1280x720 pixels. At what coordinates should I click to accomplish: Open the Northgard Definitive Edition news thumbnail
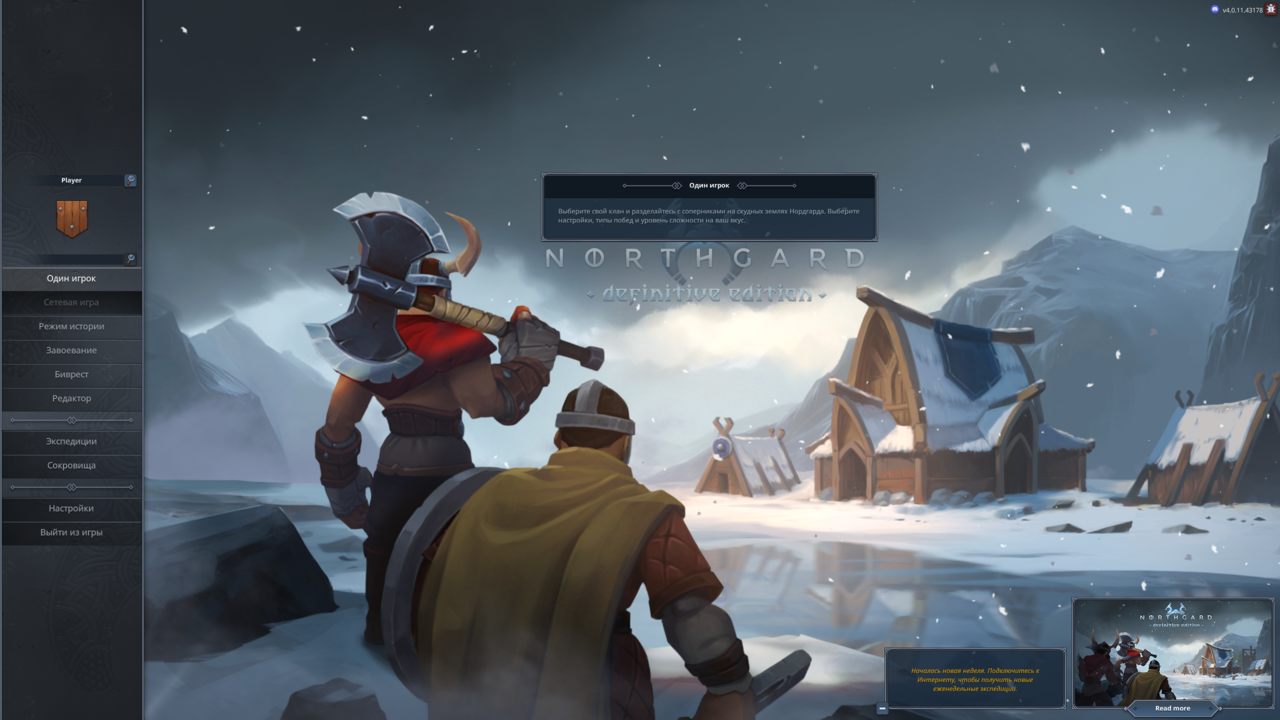click(x=1172, y=649)
